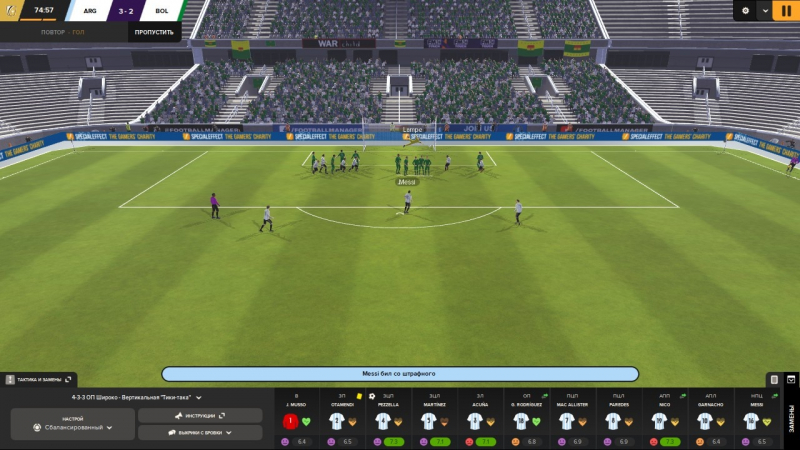
Task: Open the Инструкции panel
Action: point(199,415)
